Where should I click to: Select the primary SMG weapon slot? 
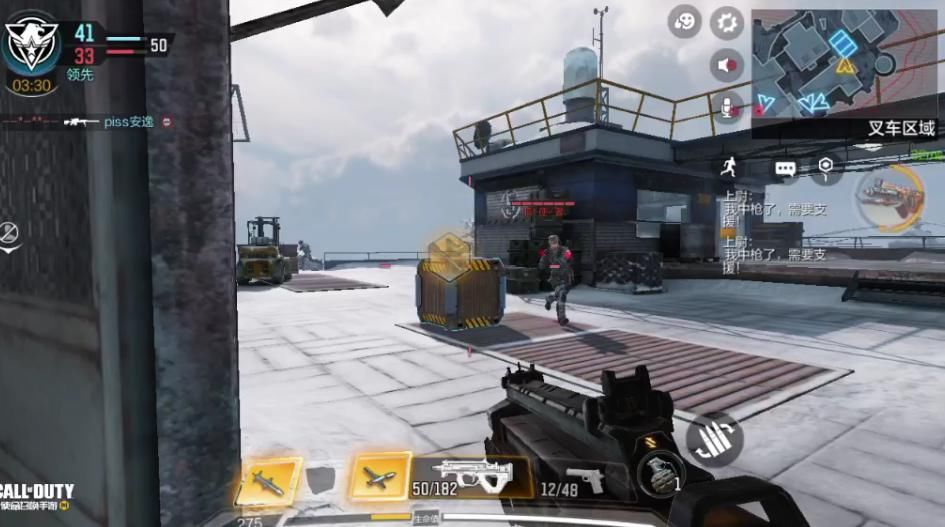pyautogui.click(x=470, y=476)
